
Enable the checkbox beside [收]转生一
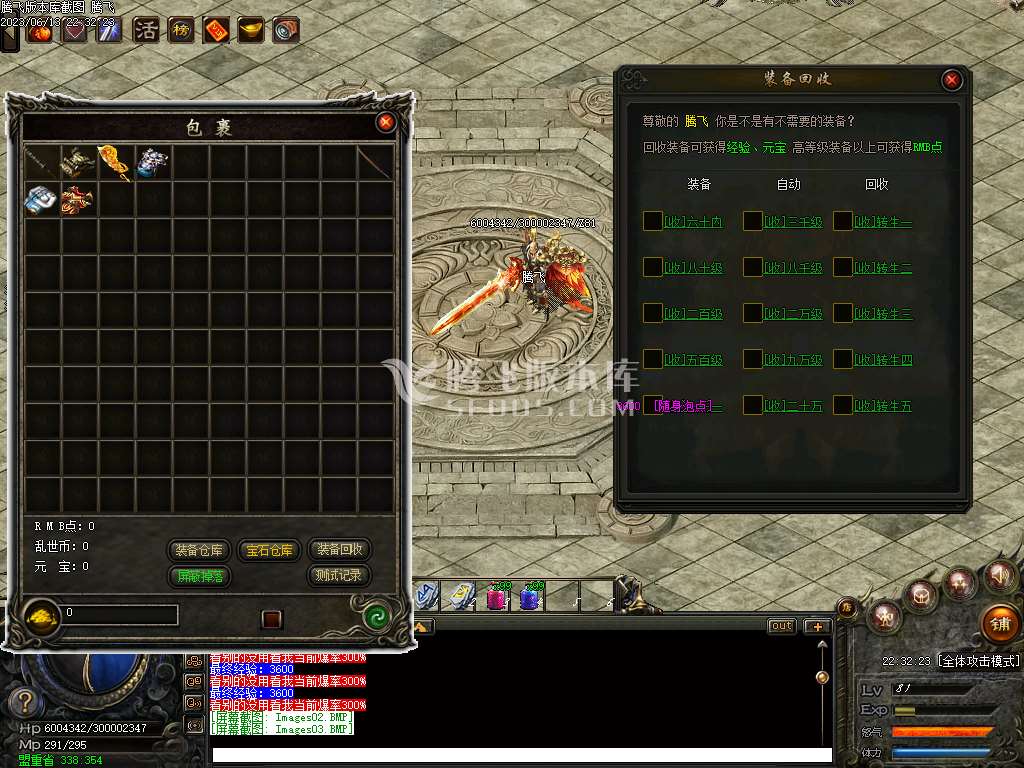[843, 221]
